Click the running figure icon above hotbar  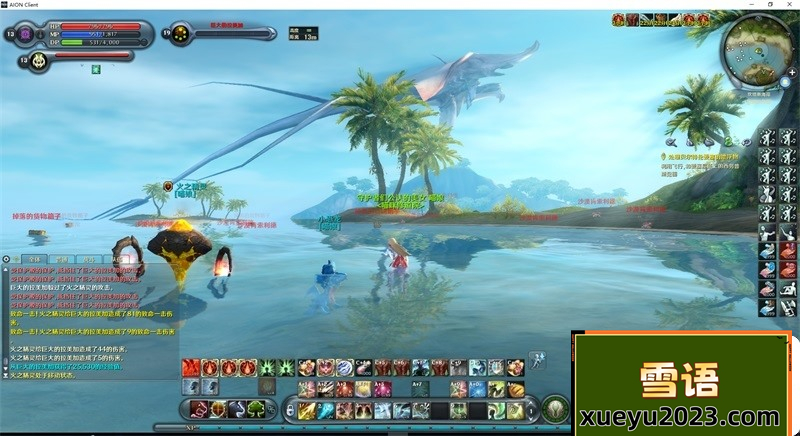536,358
